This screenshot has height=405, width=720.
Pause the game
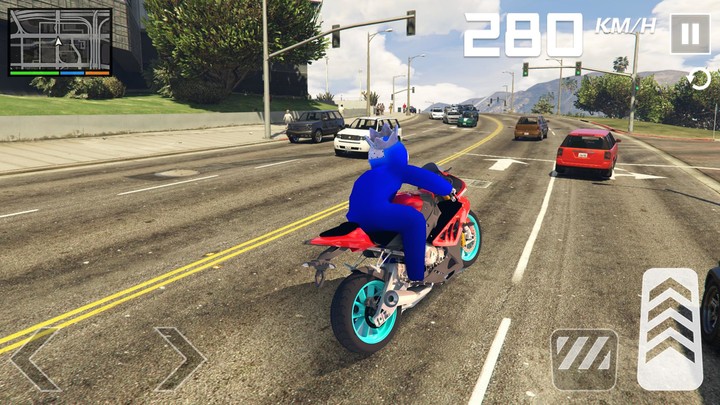(689, 33)
